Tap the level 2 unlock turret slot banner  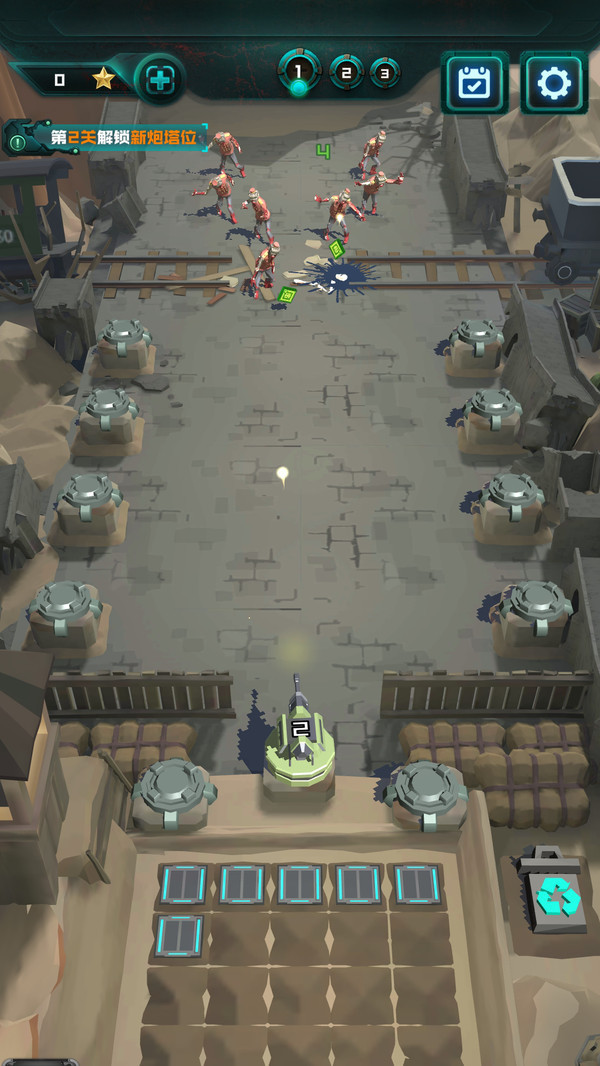tap(108, 137)
